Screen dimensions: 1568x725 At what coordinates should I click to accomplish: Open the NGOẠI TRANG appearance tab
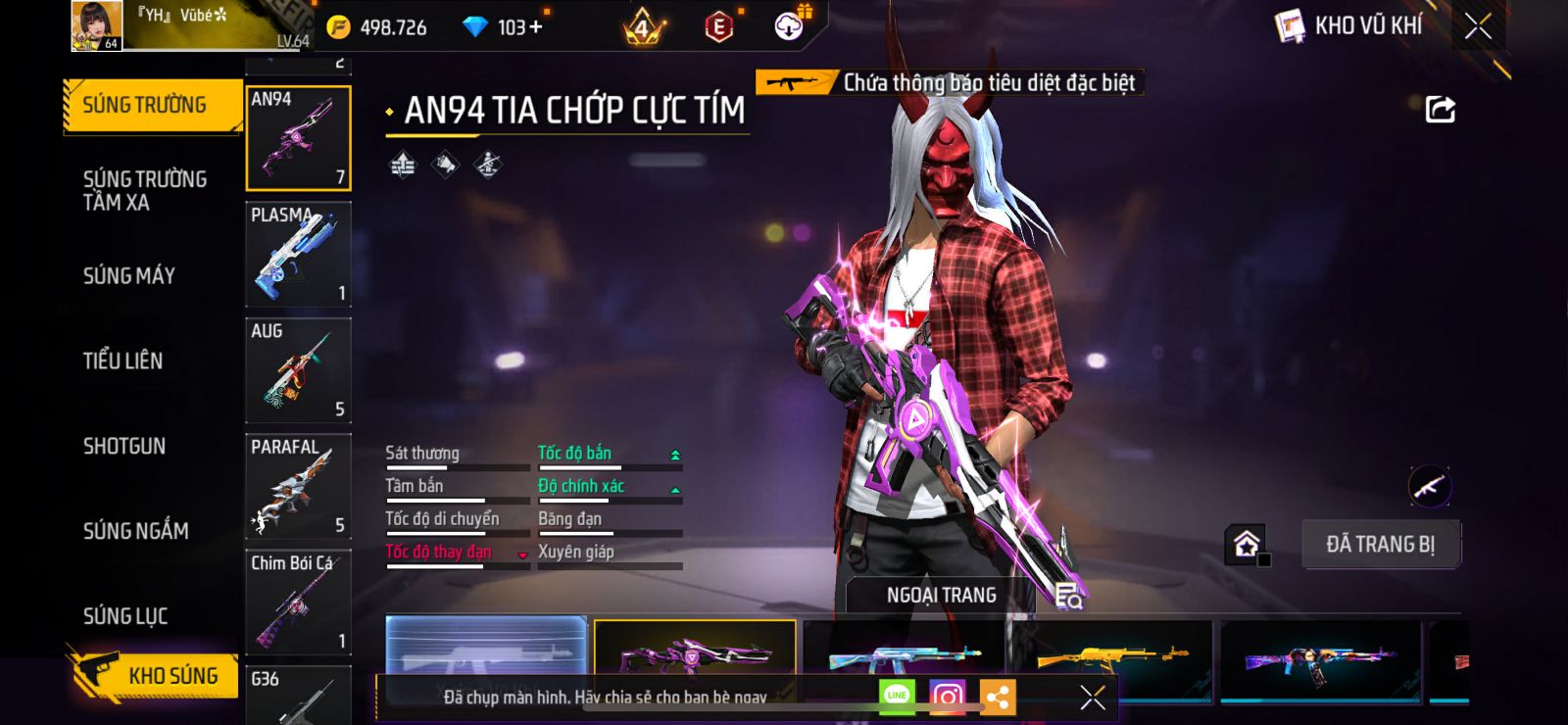point(941,595)
